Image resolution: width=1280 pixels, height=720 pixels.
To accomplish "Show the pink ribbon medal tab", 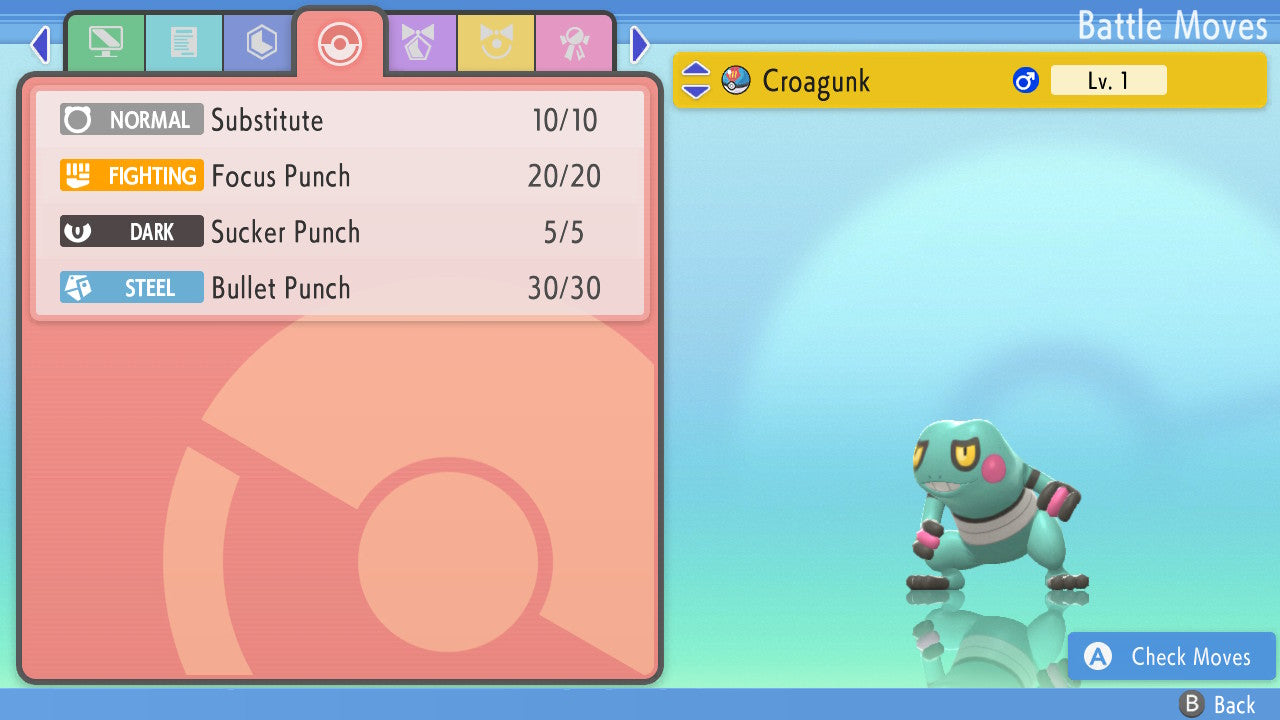I will (x=574, y=43).
